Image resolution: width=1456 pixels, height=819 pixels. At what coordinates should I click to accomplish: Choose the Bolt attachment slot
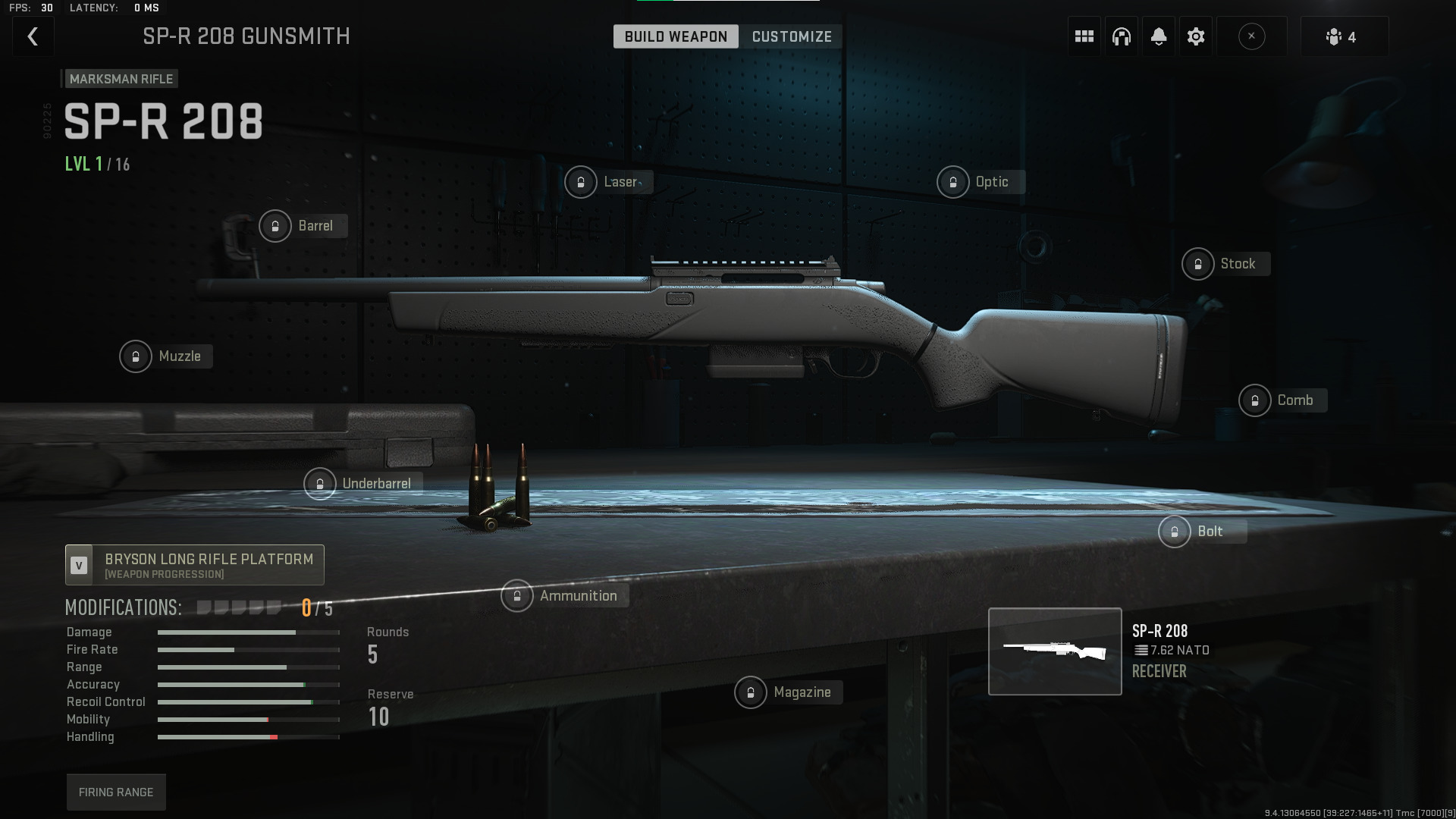(1201, 532)
